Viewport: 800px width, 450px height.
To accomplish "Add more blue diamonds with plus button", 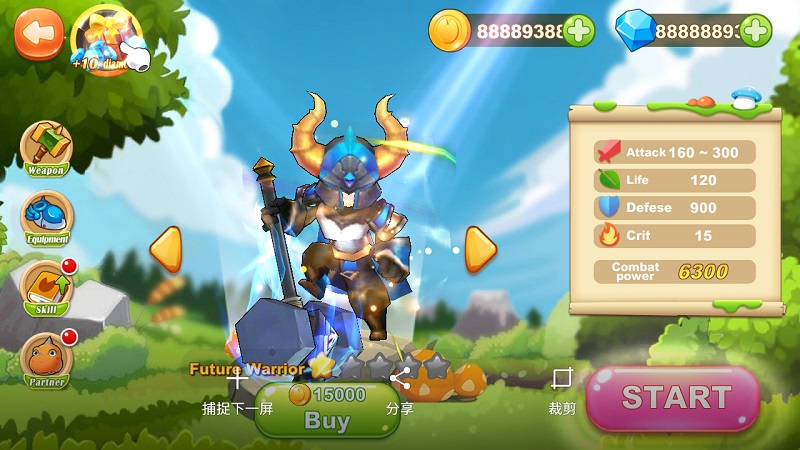I will (757, 31).
